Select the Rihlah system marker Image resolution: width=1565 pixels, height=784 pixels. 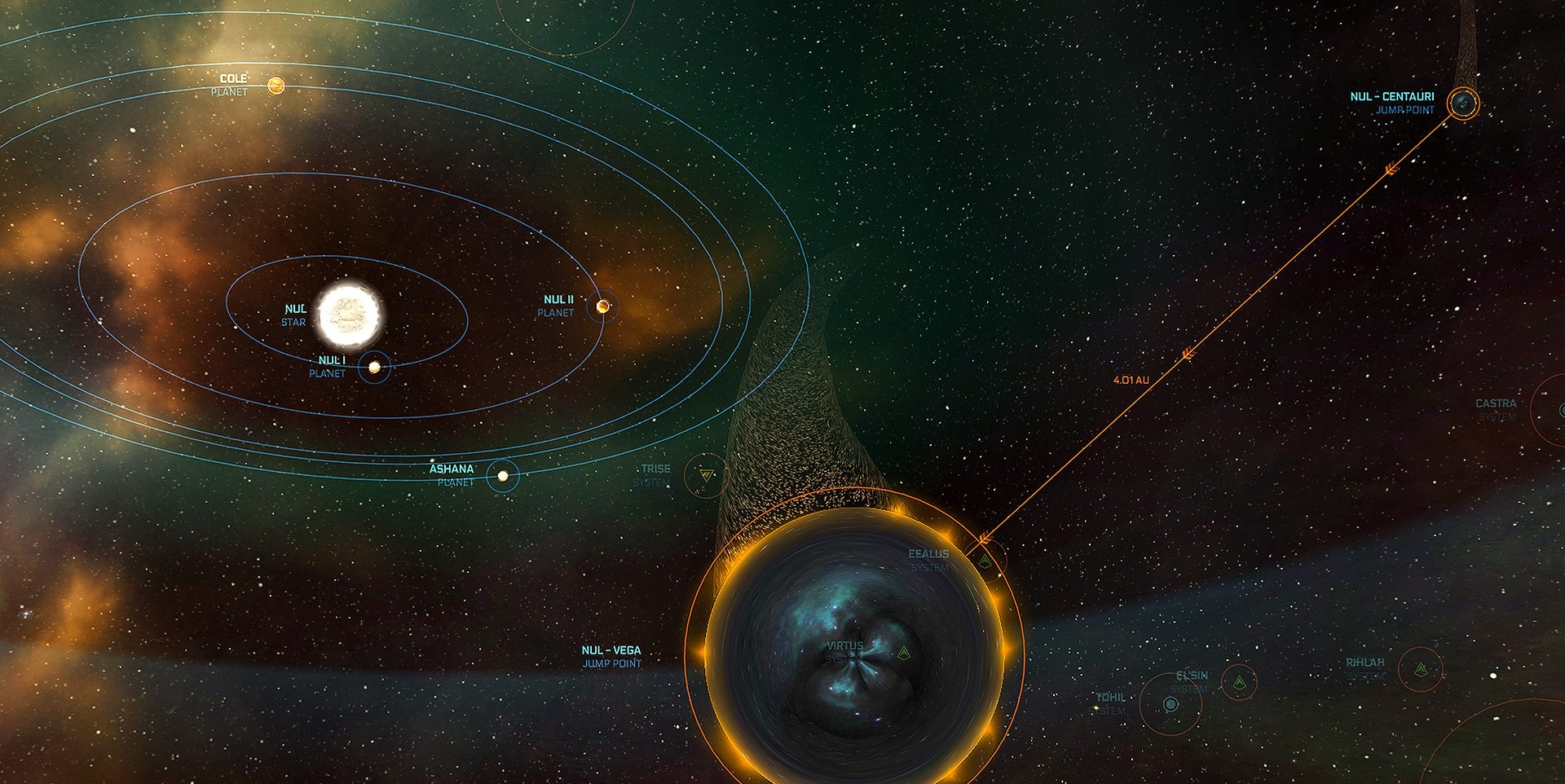[x=1421, y=670]
